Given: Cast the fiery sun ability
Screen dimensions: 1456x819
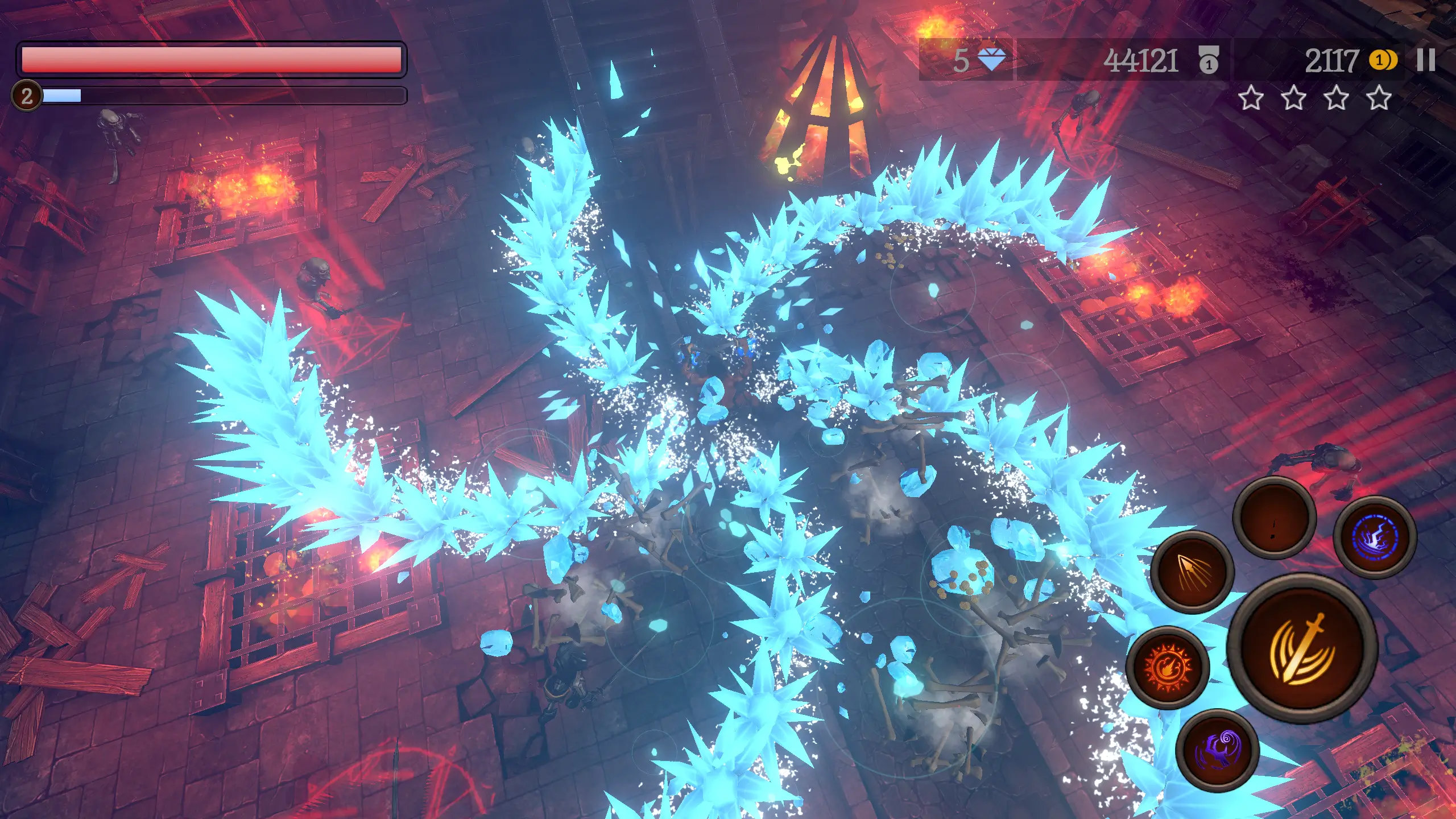Looking at the screenshot, I should click(x=1168, y=667).
